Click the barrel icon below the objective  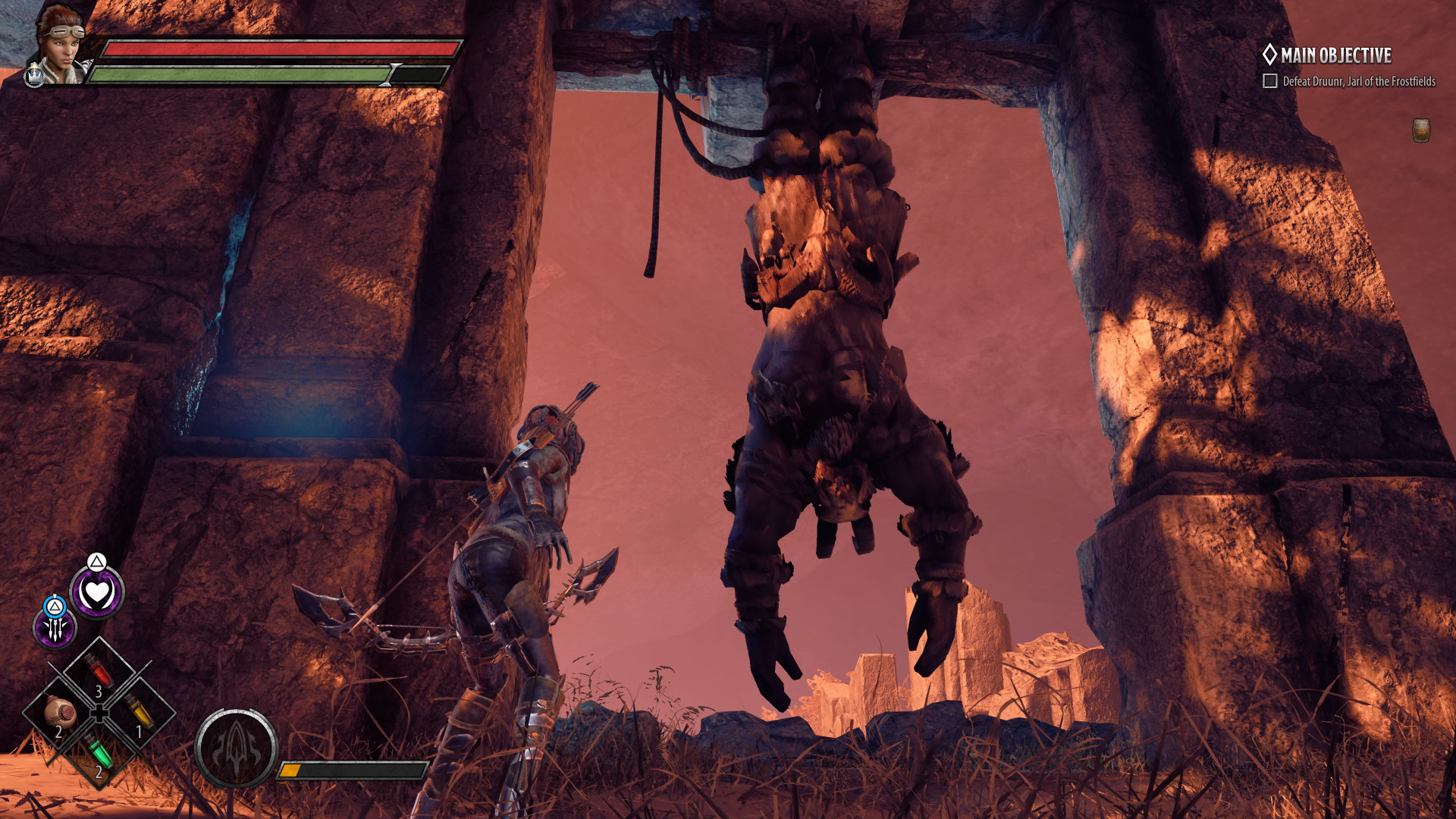(x=1421, y=130)
